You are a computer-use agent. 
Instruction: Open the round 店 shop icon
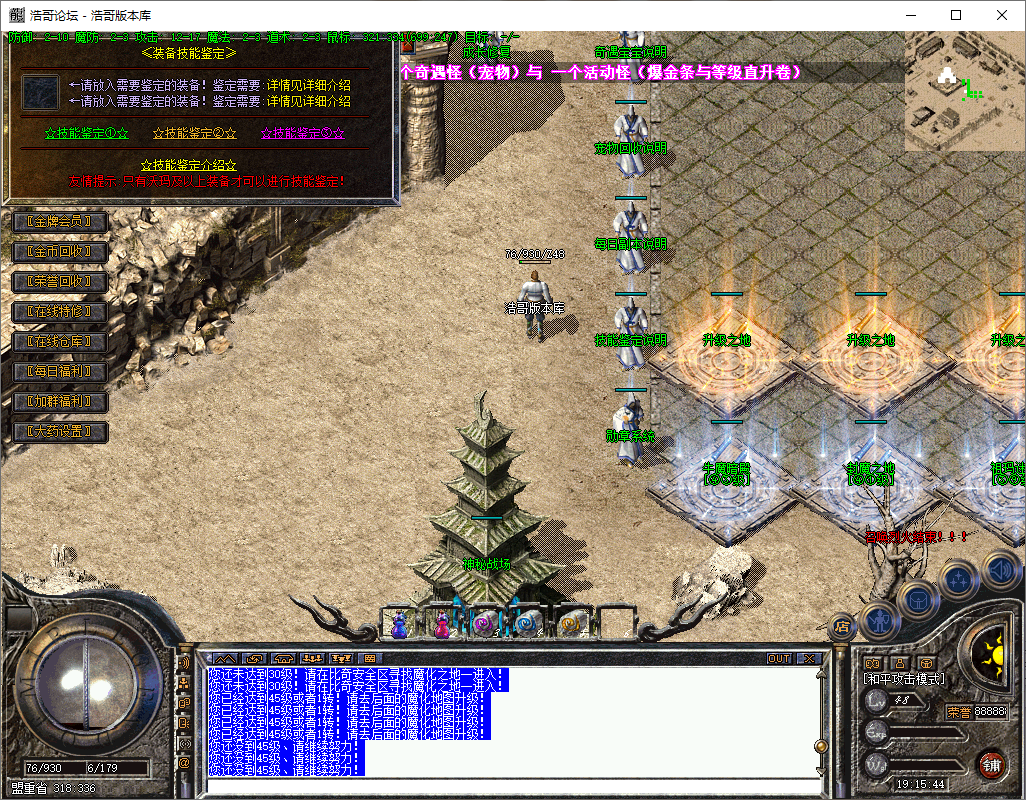[842, 626]
